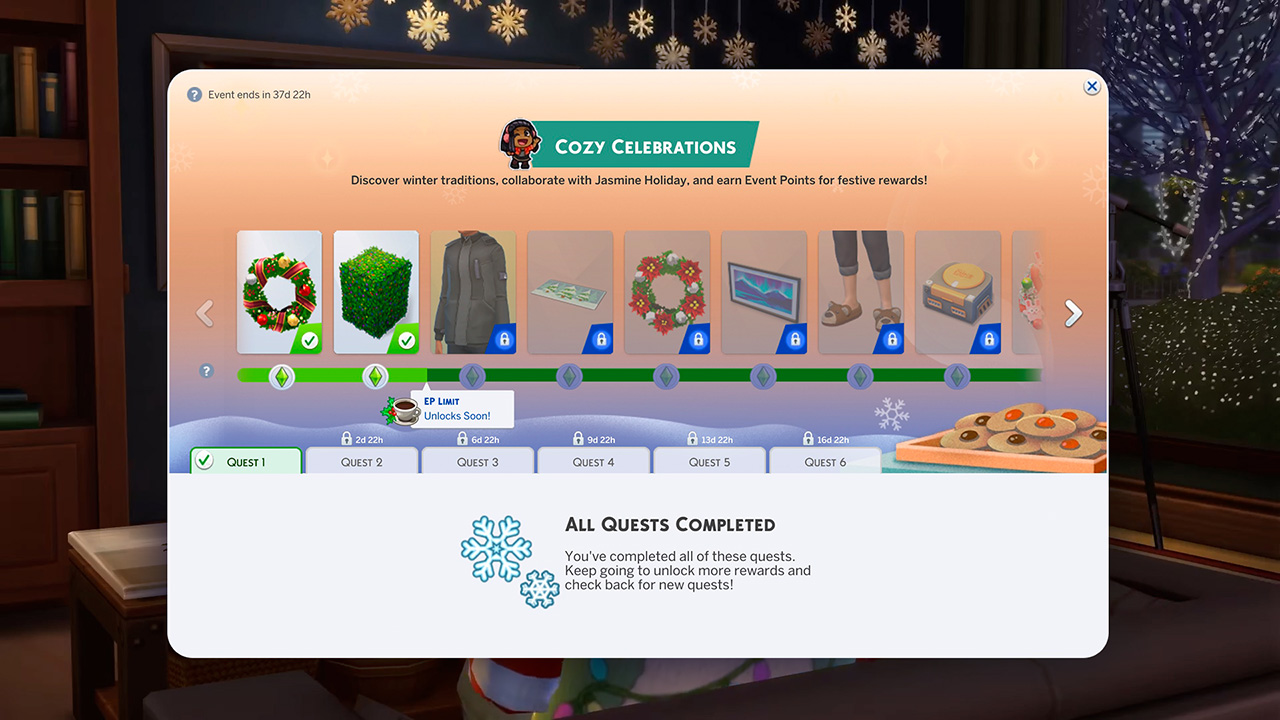The height and width of the screenshot is (720, 1280).
Task: Open help icon beside the progress bar
Action: pos(207,371)
